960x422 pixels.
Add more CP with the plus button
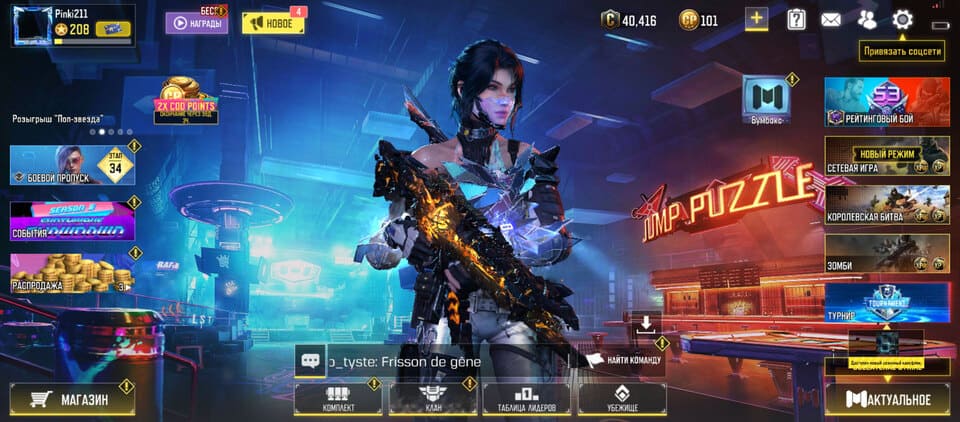click(757, 19)
